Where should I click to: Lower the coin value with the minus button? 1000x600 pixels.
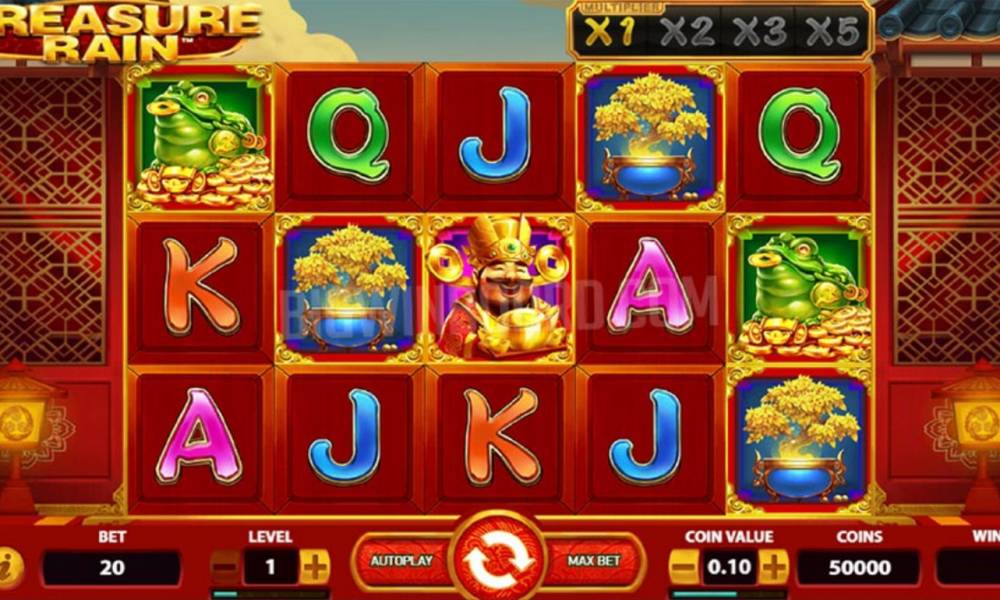(x=683, y=567)
